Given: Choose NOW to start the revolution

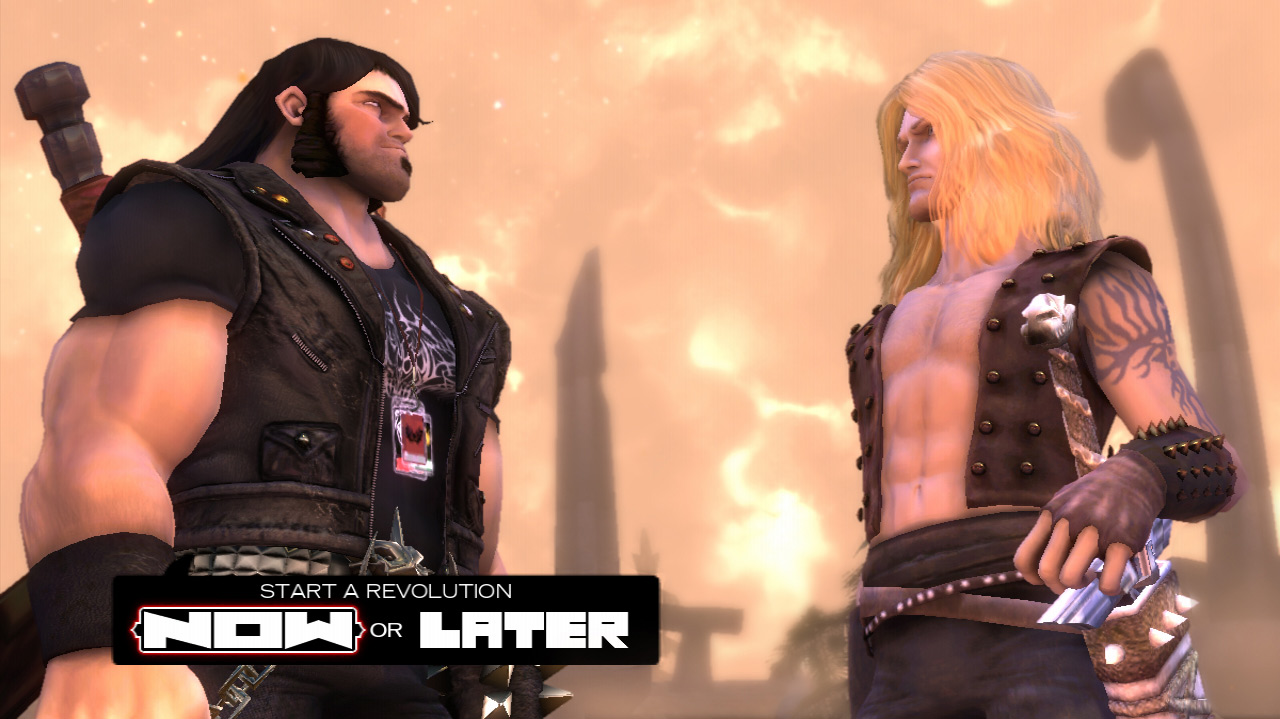Looking at the screenshot, I should click(x=249, y=630).
